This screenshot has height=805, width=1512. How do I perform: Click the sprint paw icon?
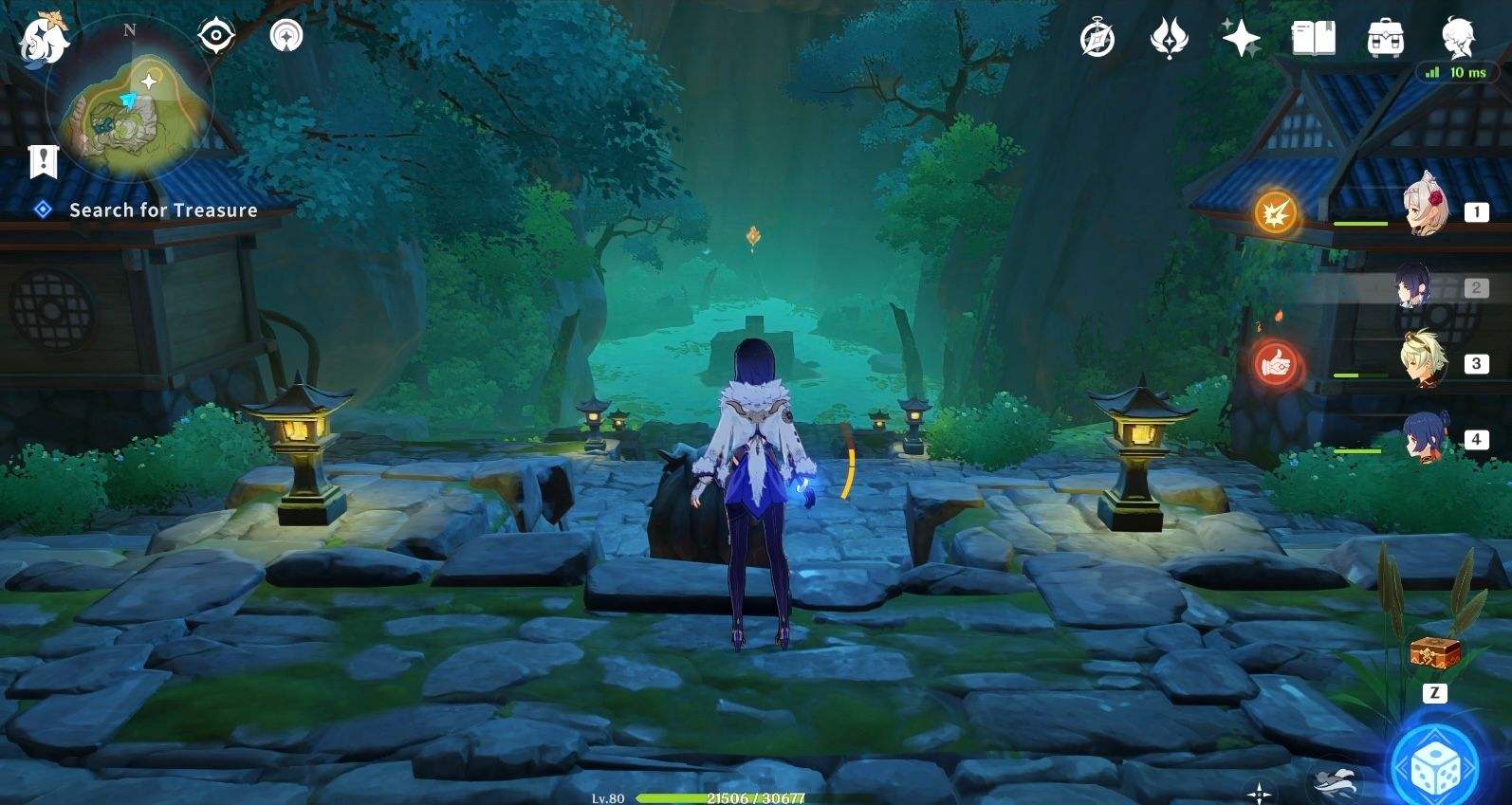(1329, 778)
